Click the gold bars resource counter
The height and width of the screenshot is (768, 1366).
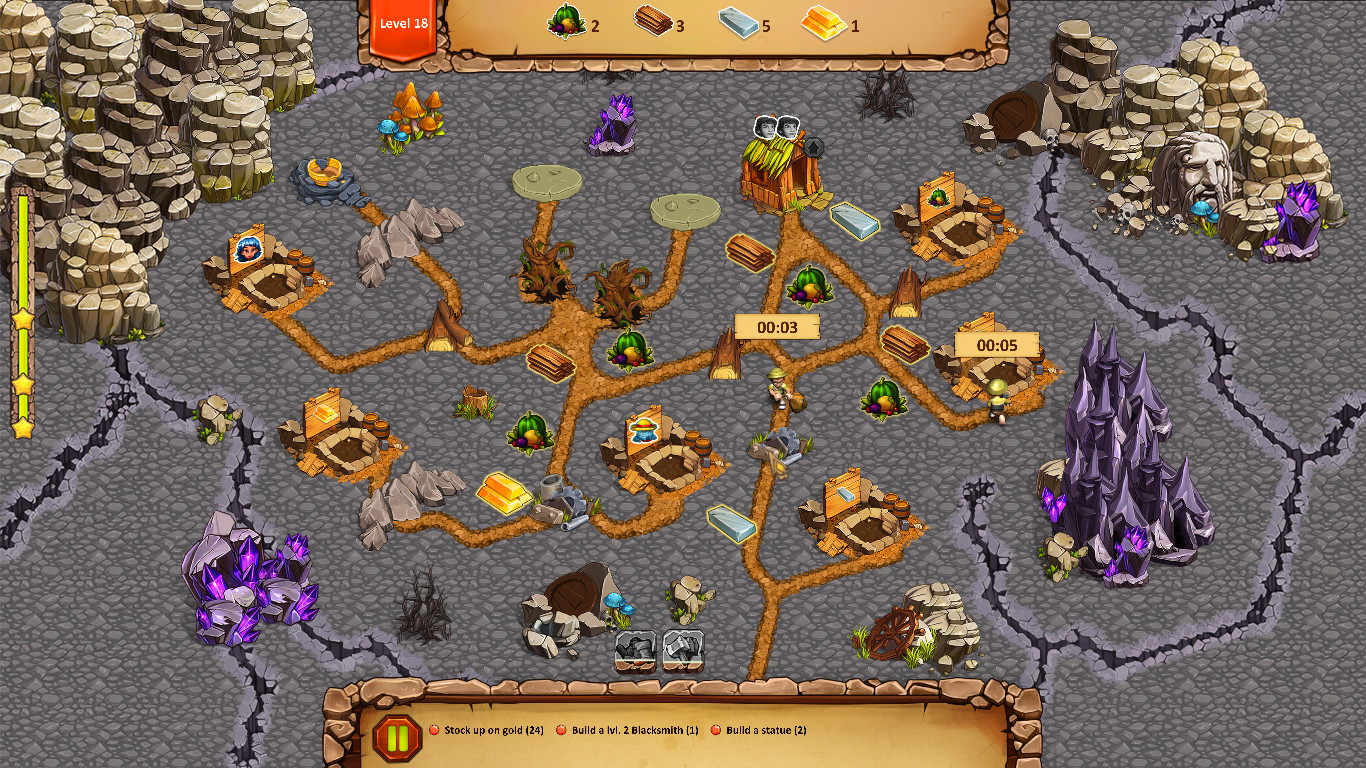(x=824, y=23)
